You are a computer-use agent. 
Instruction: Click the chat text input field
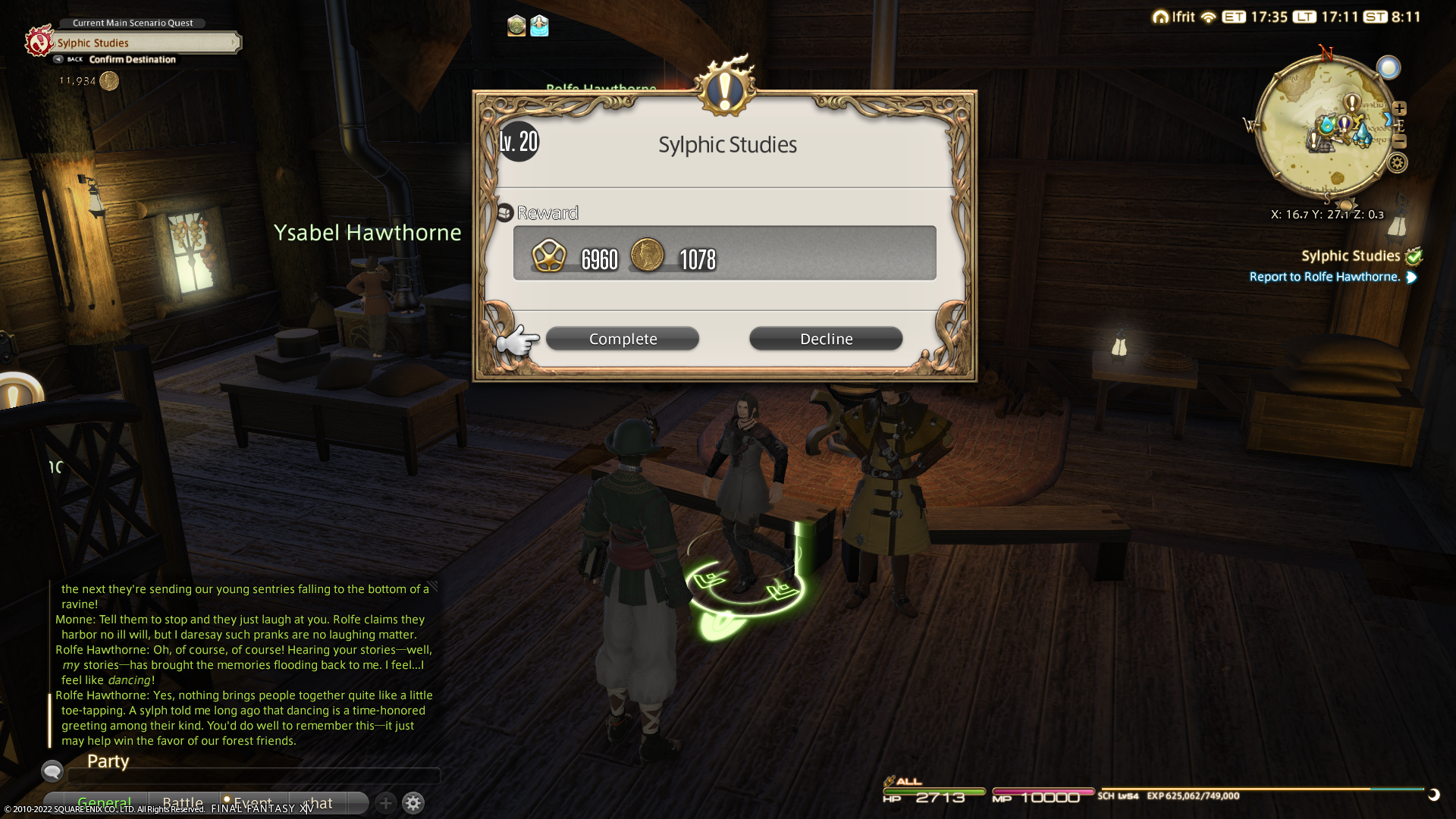[x=254, y=776]
